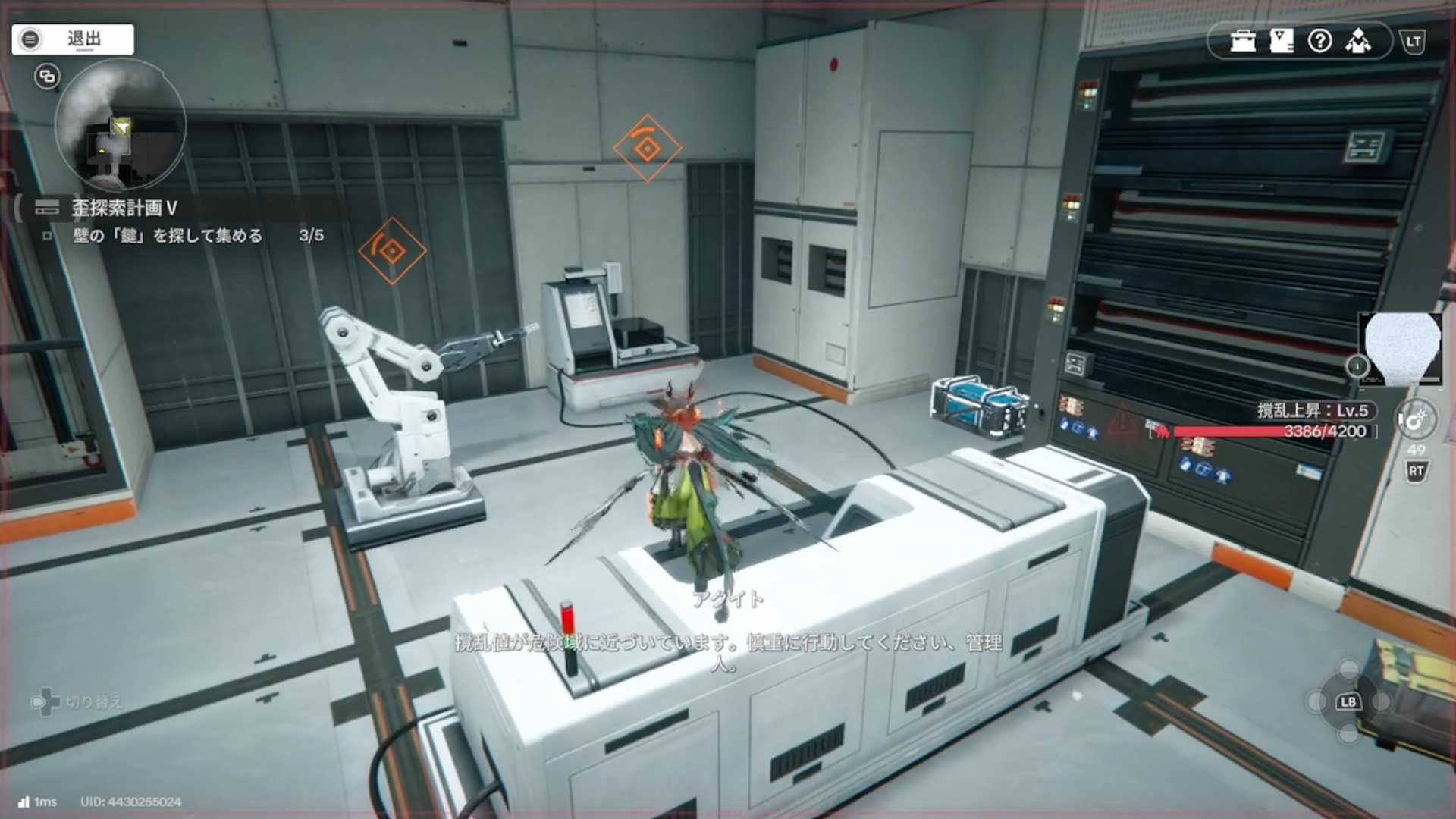Click the small info circle beside the thumbnail
Viewport: 1456px width, 819px height.
tap(1357, 367)
